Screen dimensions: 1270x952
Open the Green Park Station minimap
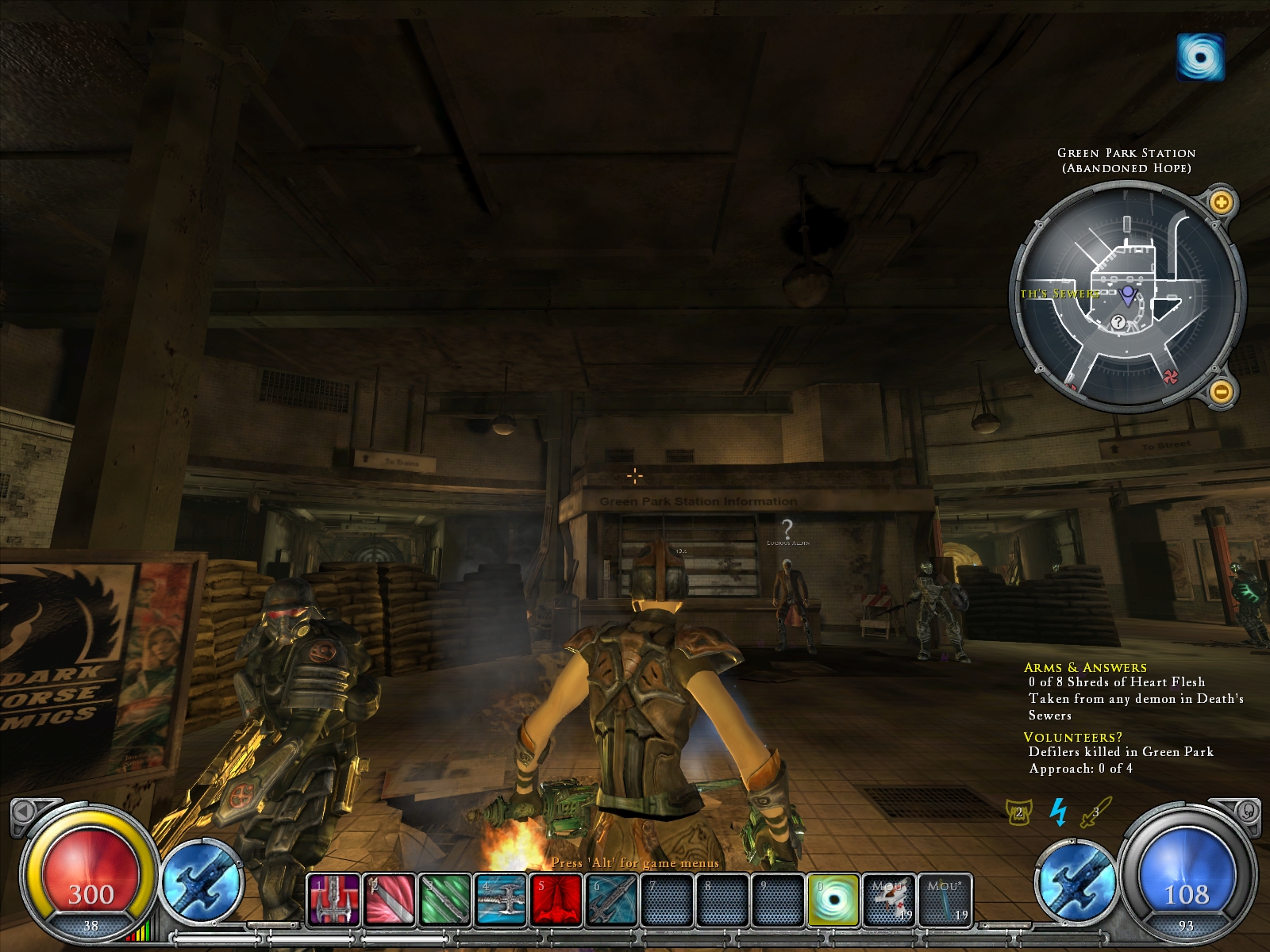tap(1126, 295)
